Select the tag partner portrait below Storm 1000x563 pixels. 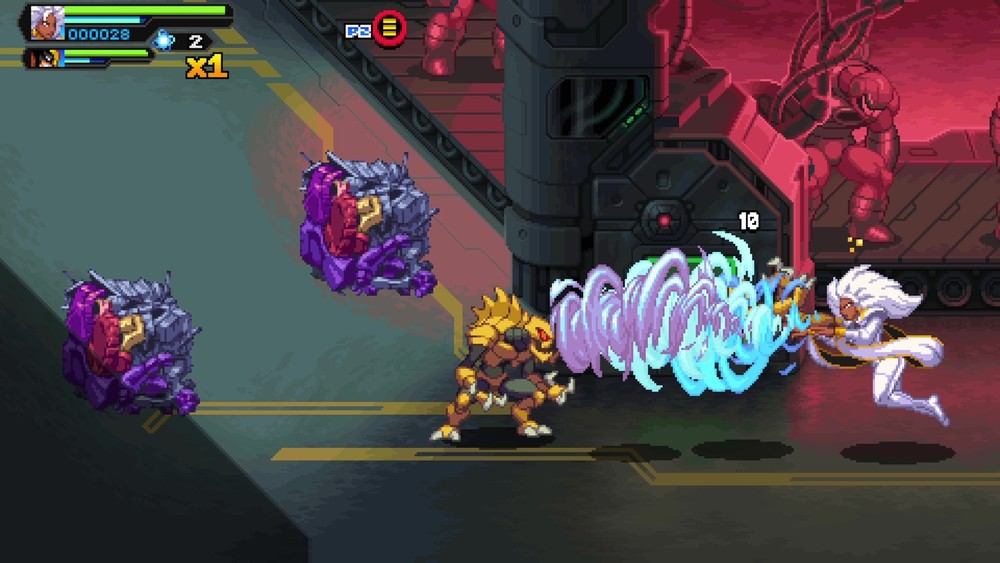pos(47,58)
